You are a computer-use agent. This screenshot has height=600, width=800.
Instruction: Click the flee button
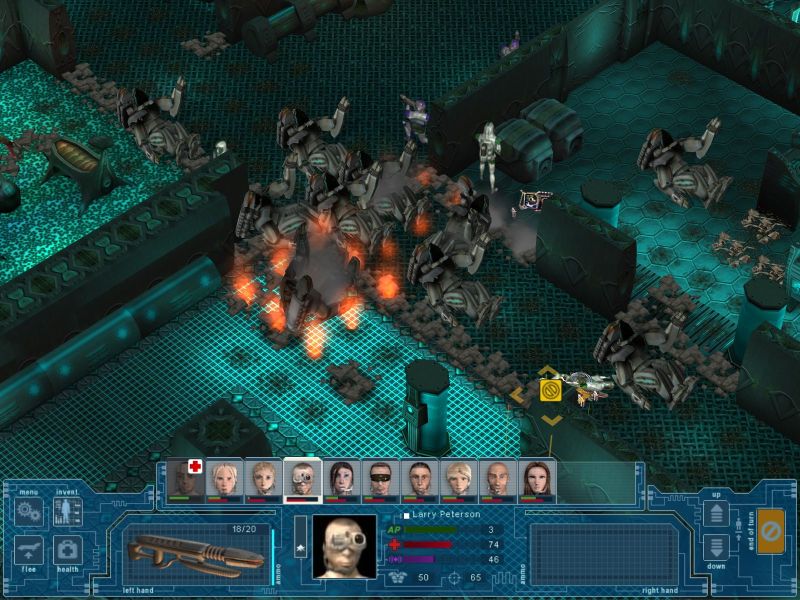coord(28,548)
